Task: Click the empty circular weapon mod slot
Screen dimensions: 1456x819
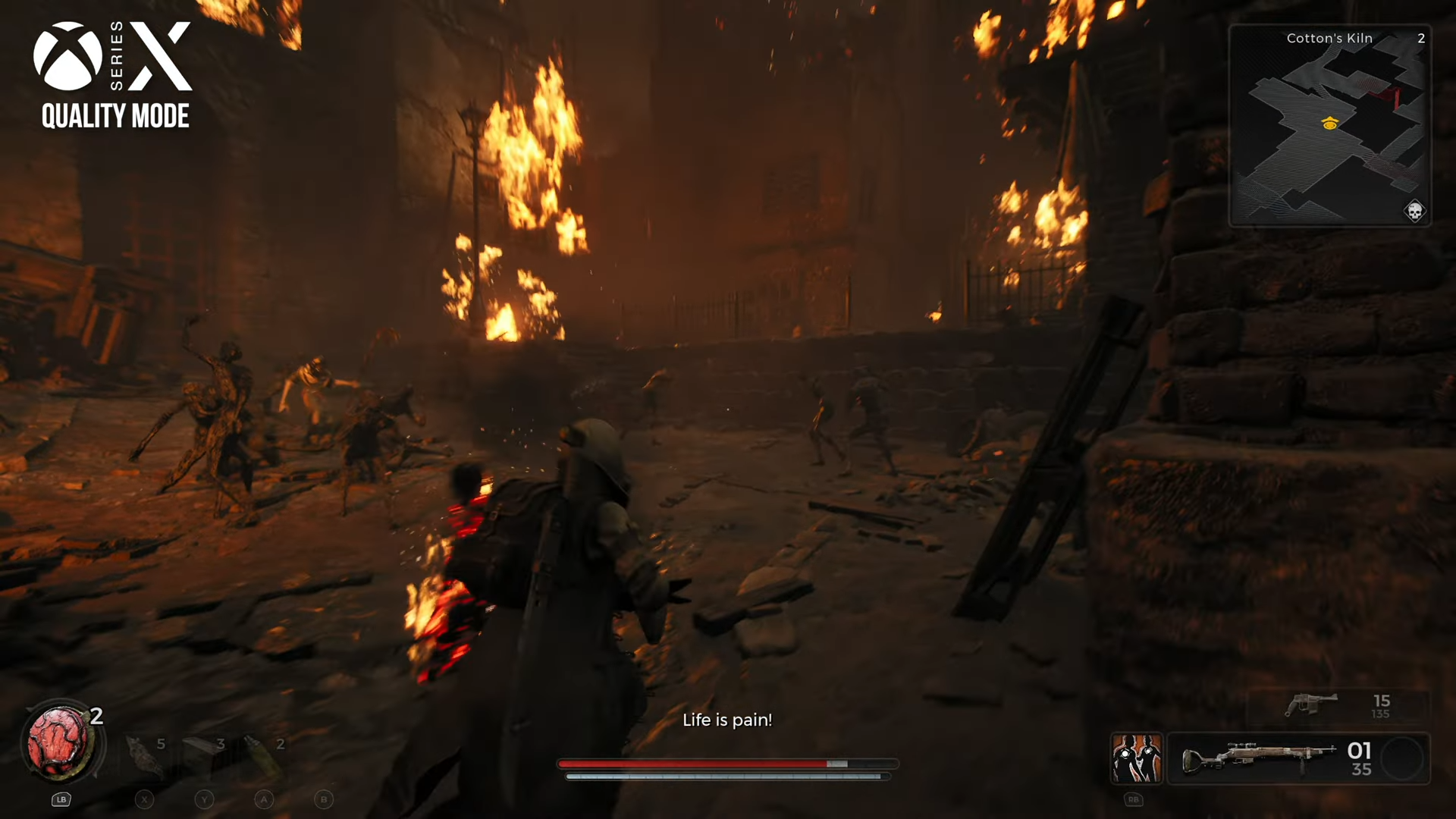Action: (x=1402, y=758)
